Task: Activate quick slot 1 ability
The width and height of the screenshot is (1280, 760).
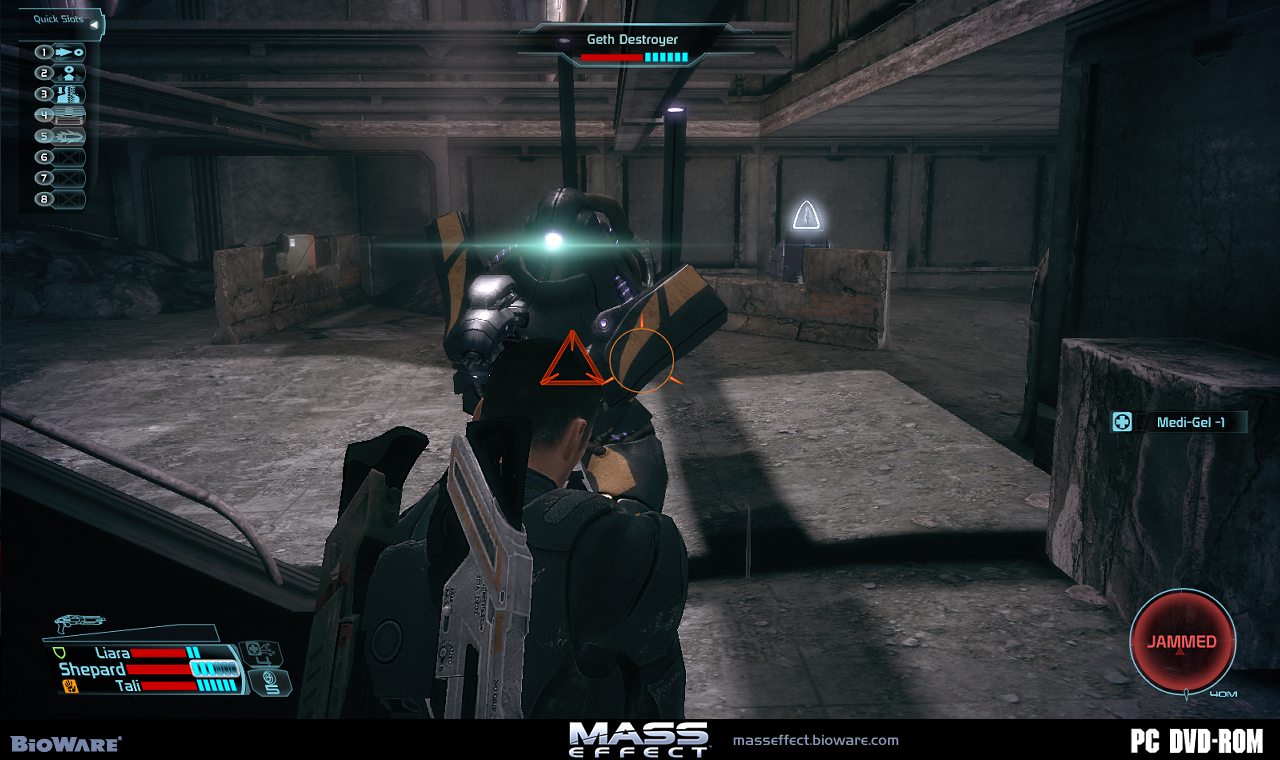Action: [x=61, y=52]
